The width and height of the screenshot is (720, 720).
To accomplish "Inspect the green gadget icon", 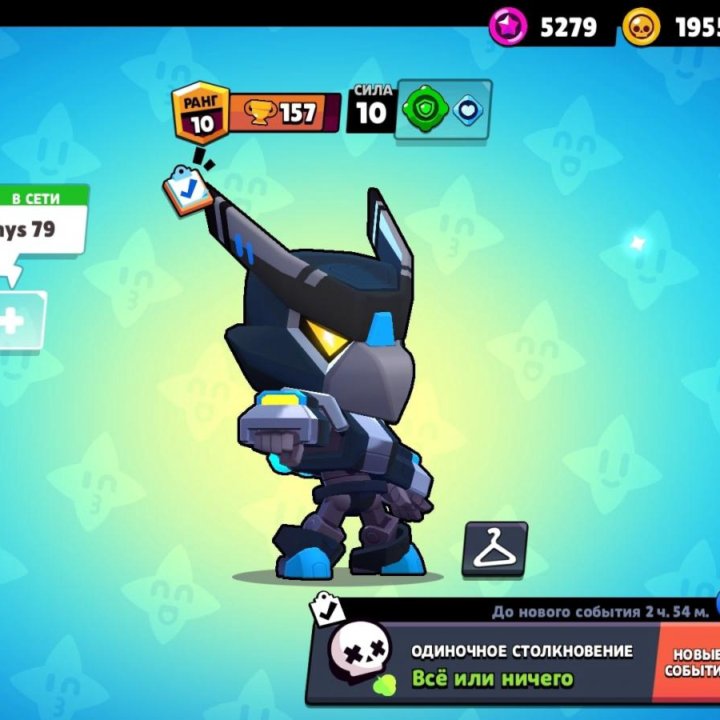I will [426, 109].
